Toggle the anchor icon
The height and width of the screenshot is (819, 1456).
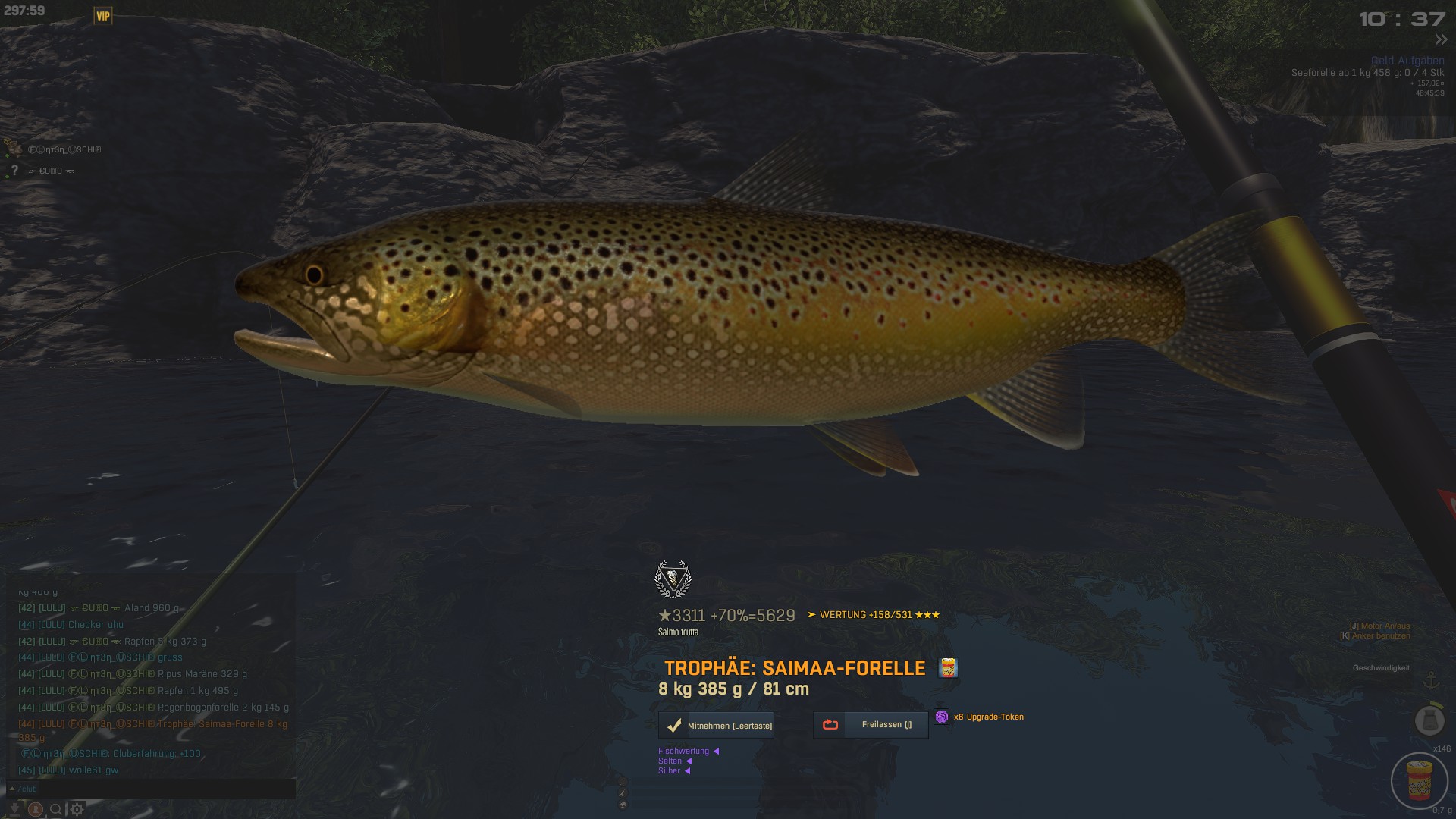coord(1432,679)
